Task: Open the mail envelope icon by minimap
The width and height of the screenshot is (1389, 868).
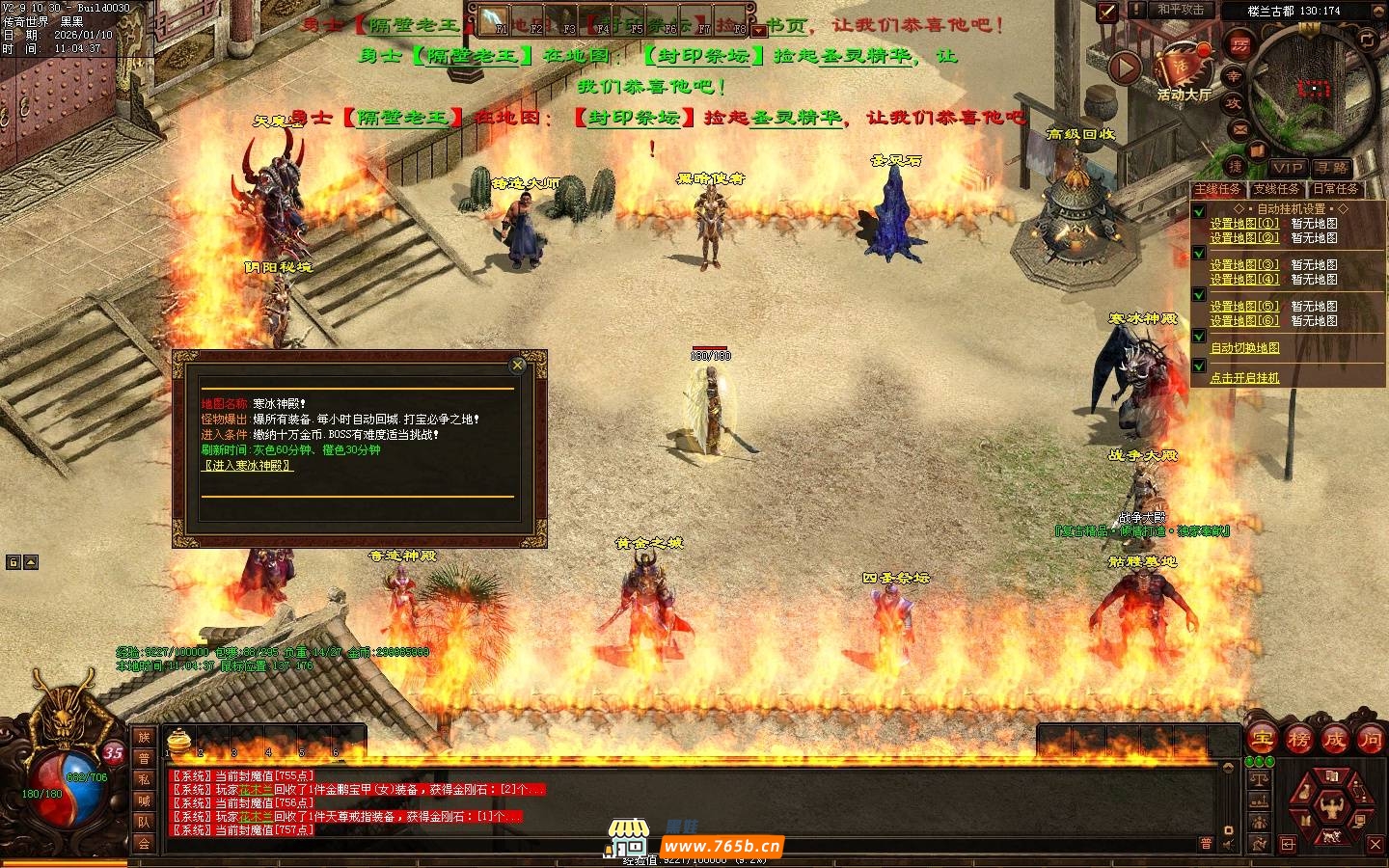Action: click(1240, 129)
